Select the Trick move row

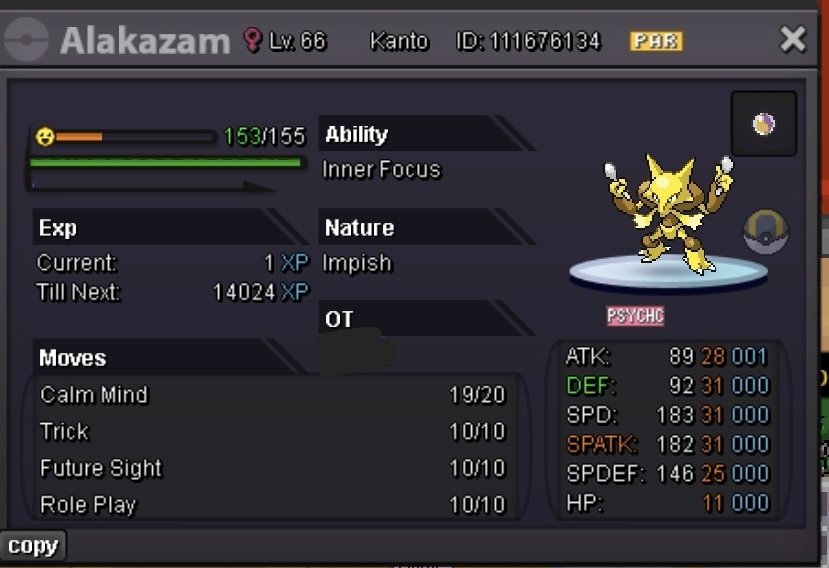pos(272,432)
